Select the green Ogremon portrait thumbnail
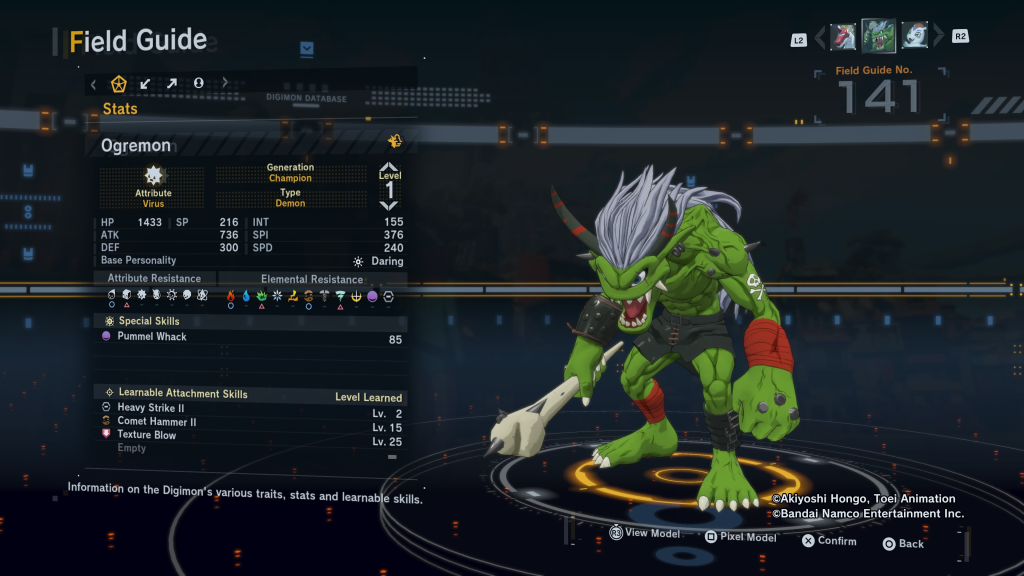The height and width of the screenshot is (576, 1024). point(878,36)
